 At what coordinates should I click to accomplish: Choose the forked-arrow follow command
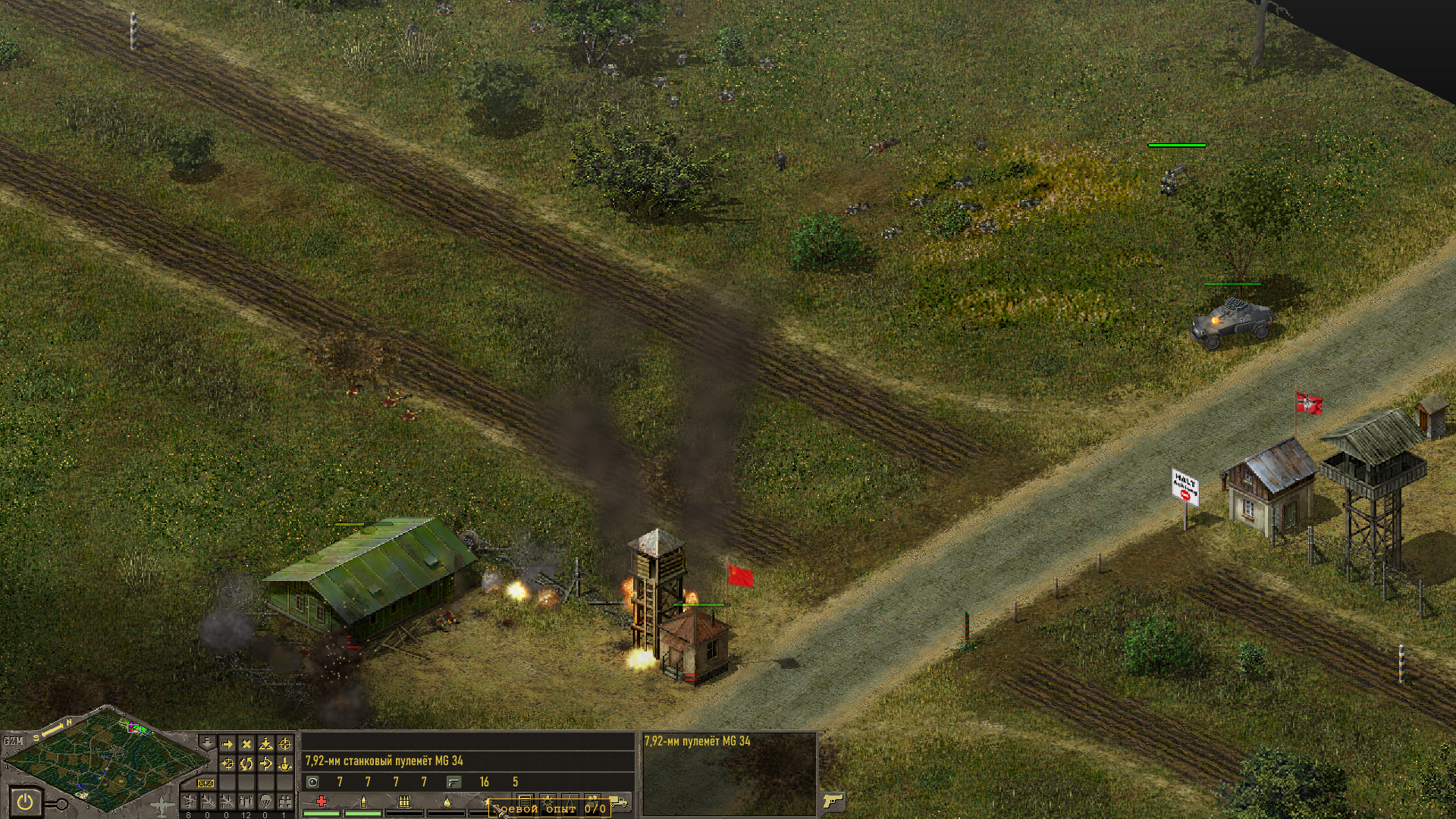265,764
